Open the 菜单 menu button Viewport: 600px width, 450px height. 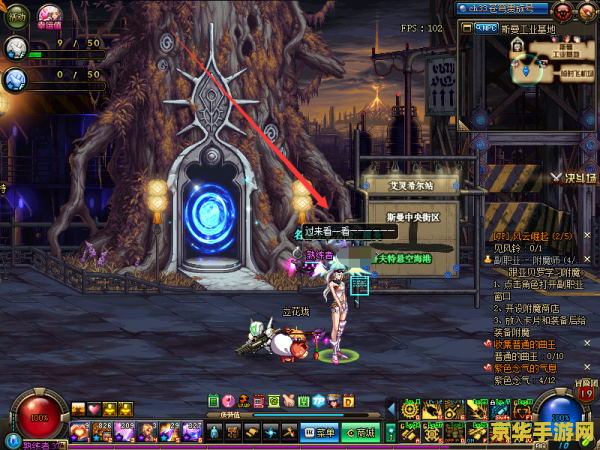coord(320,432)
